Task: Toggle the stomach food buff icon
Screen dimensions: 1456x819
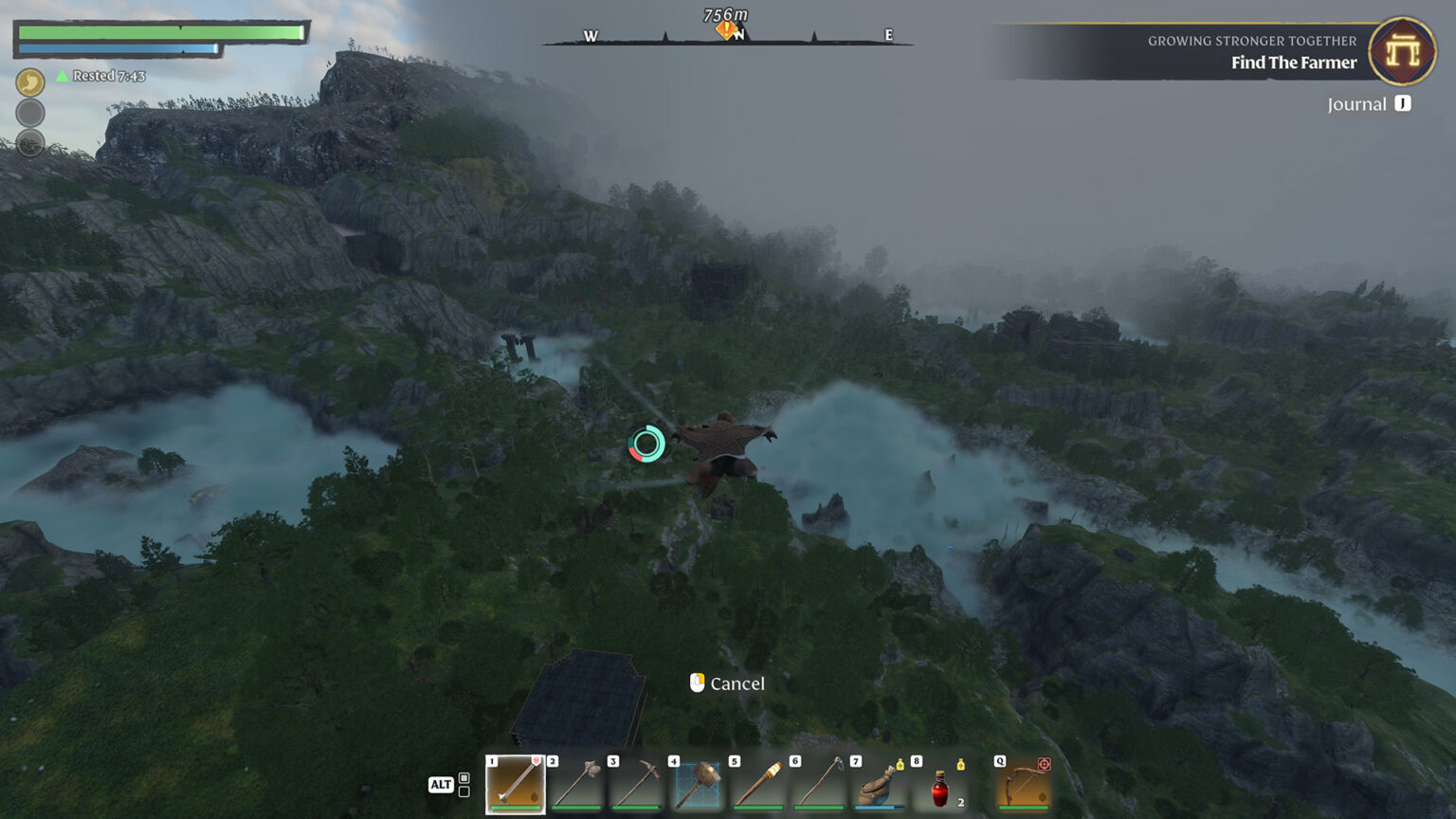Action: click(29, 82)
